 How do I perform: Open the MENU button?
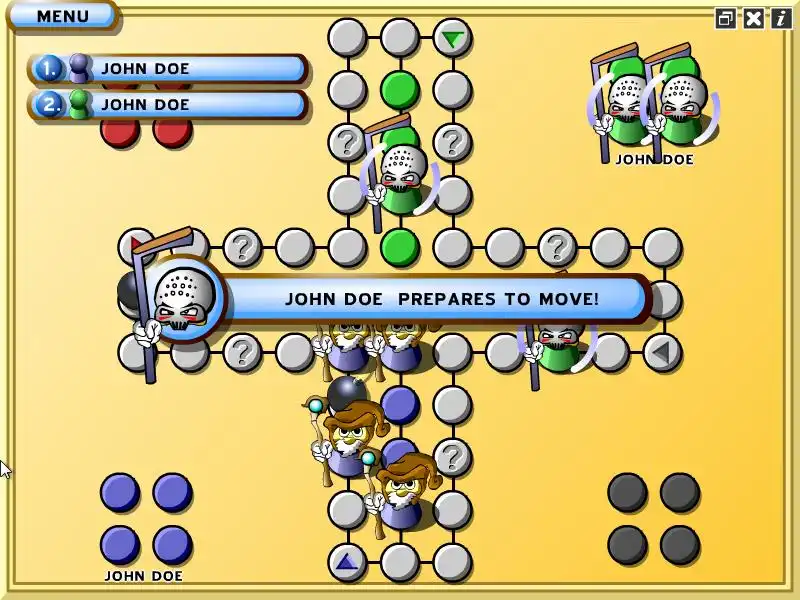pyautogui.click(x=61, y=16)
